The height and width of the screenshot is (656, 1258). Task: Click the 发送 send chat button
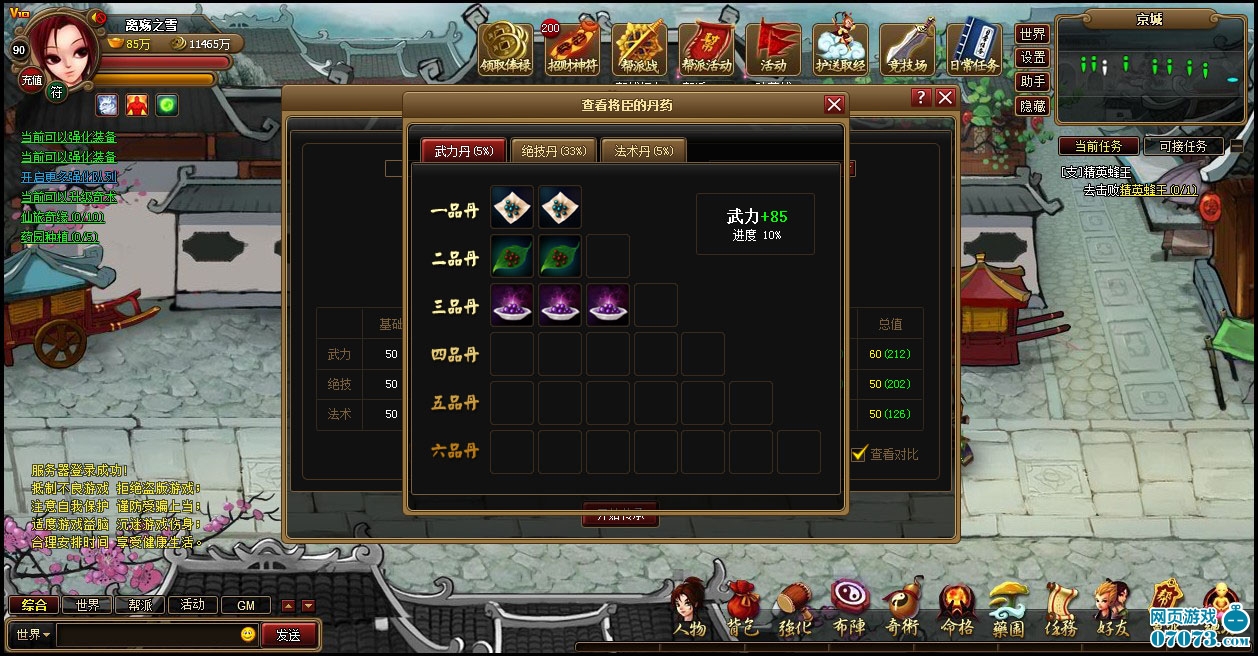288,634
